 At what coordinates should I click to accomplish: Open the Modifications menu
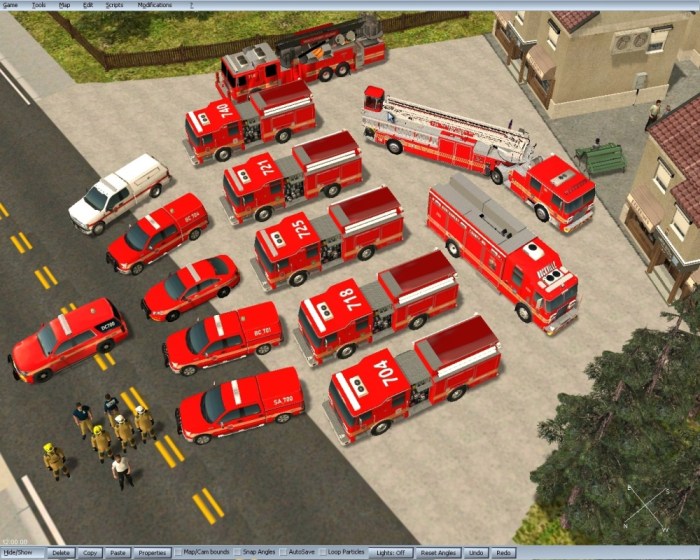(154, 5)
